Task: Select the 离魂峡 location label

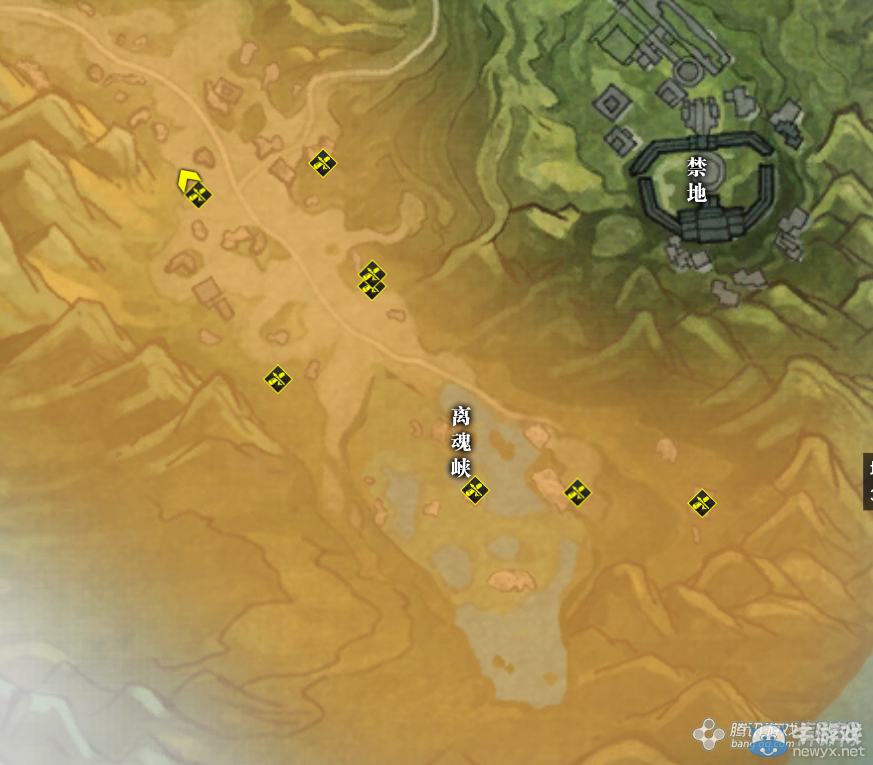Action: pos(461,441)
